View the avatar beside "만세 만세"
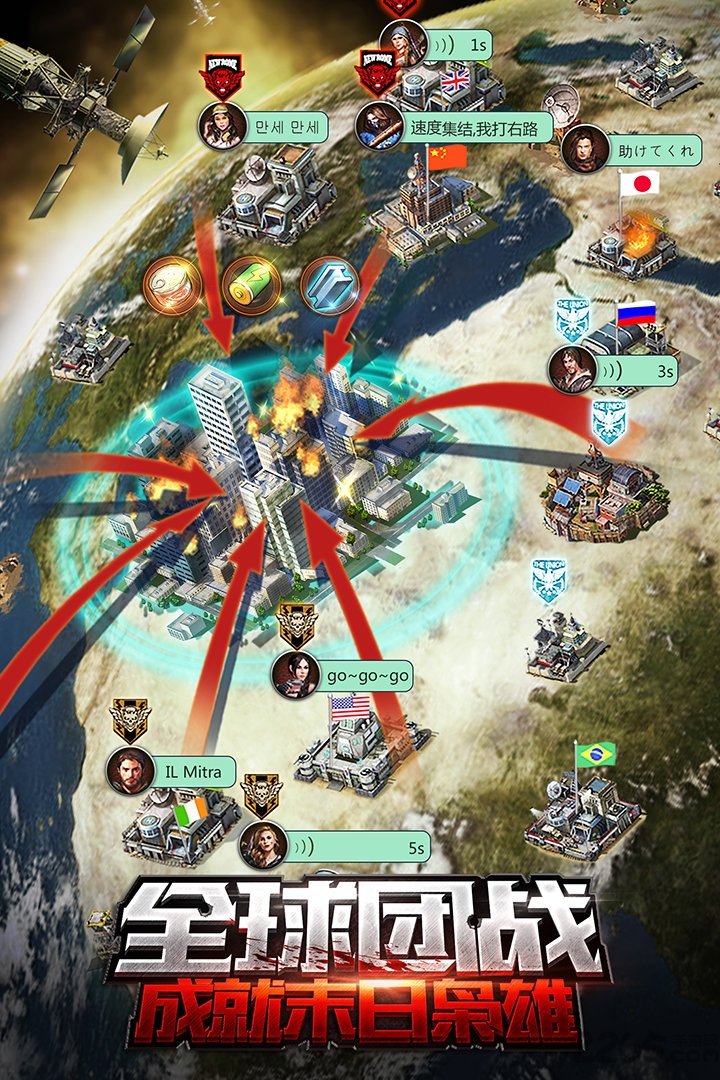The height and width of the screenshot is (1080, 720). [222, 126]
